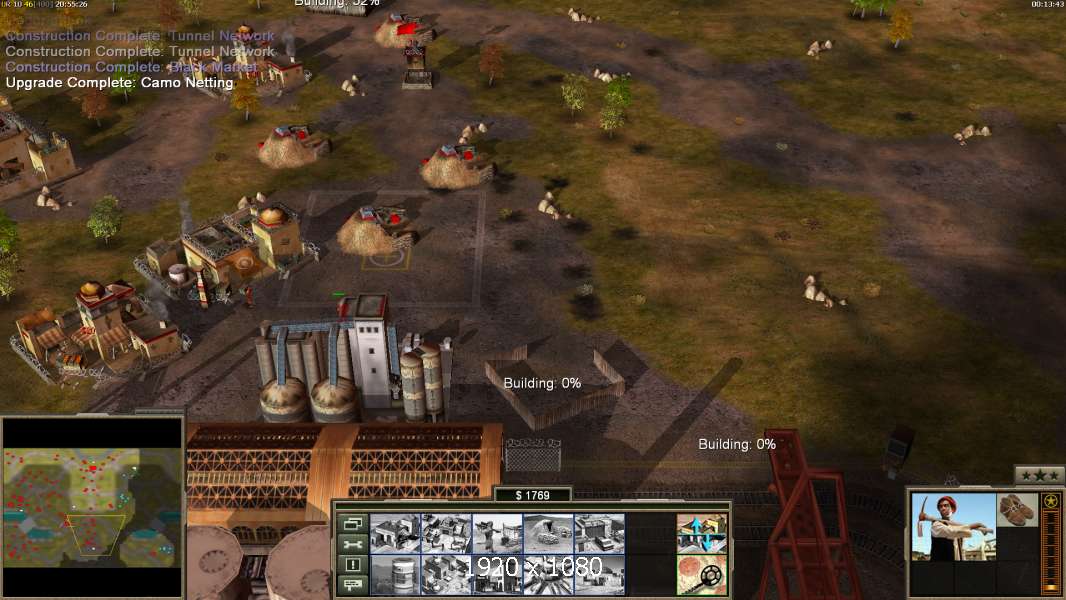Viewport: 1066px width, 600px height.
Task: Choose the Demo Trap barrel icon
Action: point(395,574)
